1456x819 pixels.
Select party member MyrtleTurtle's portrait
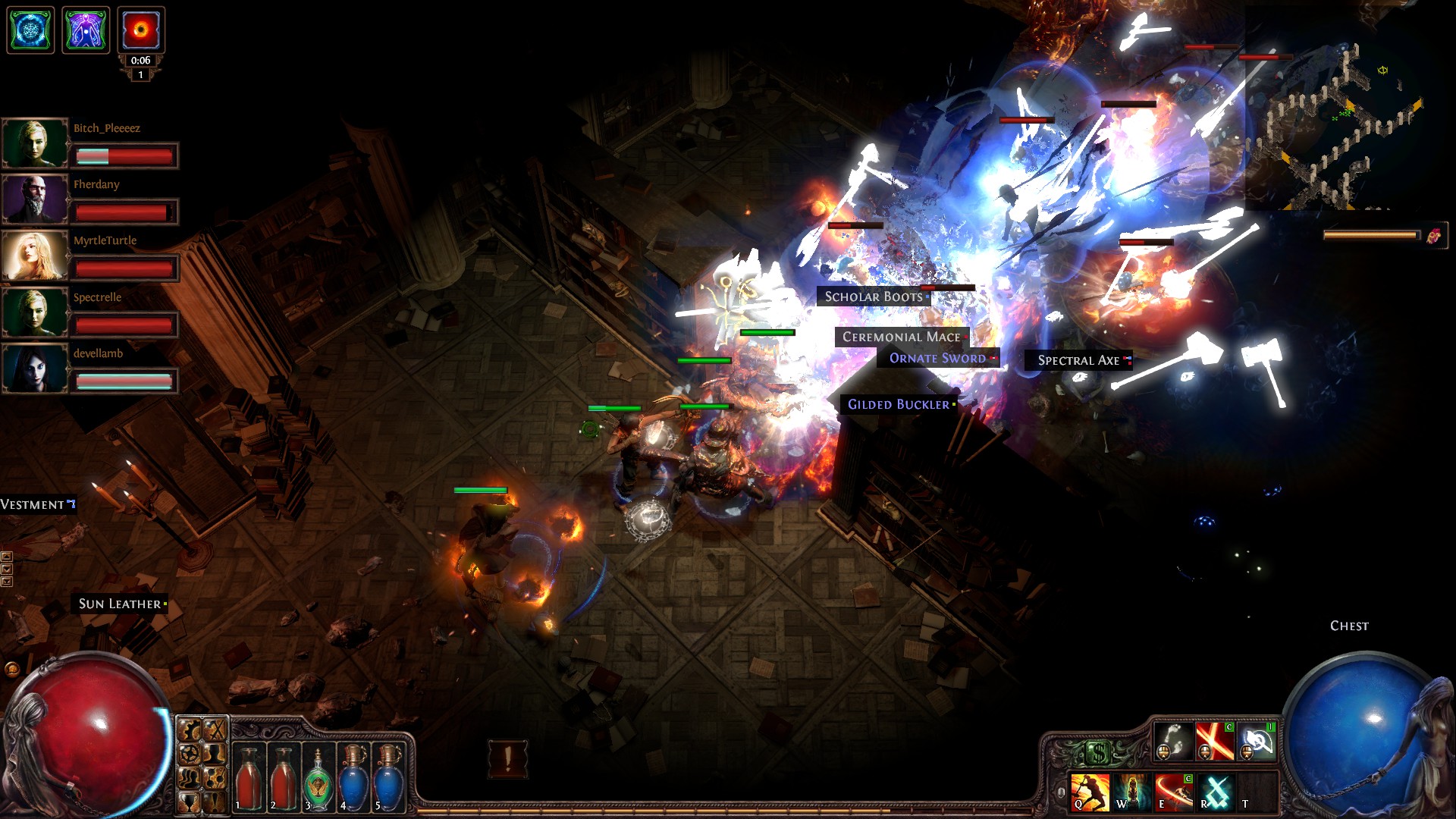(x=35, y=255)
